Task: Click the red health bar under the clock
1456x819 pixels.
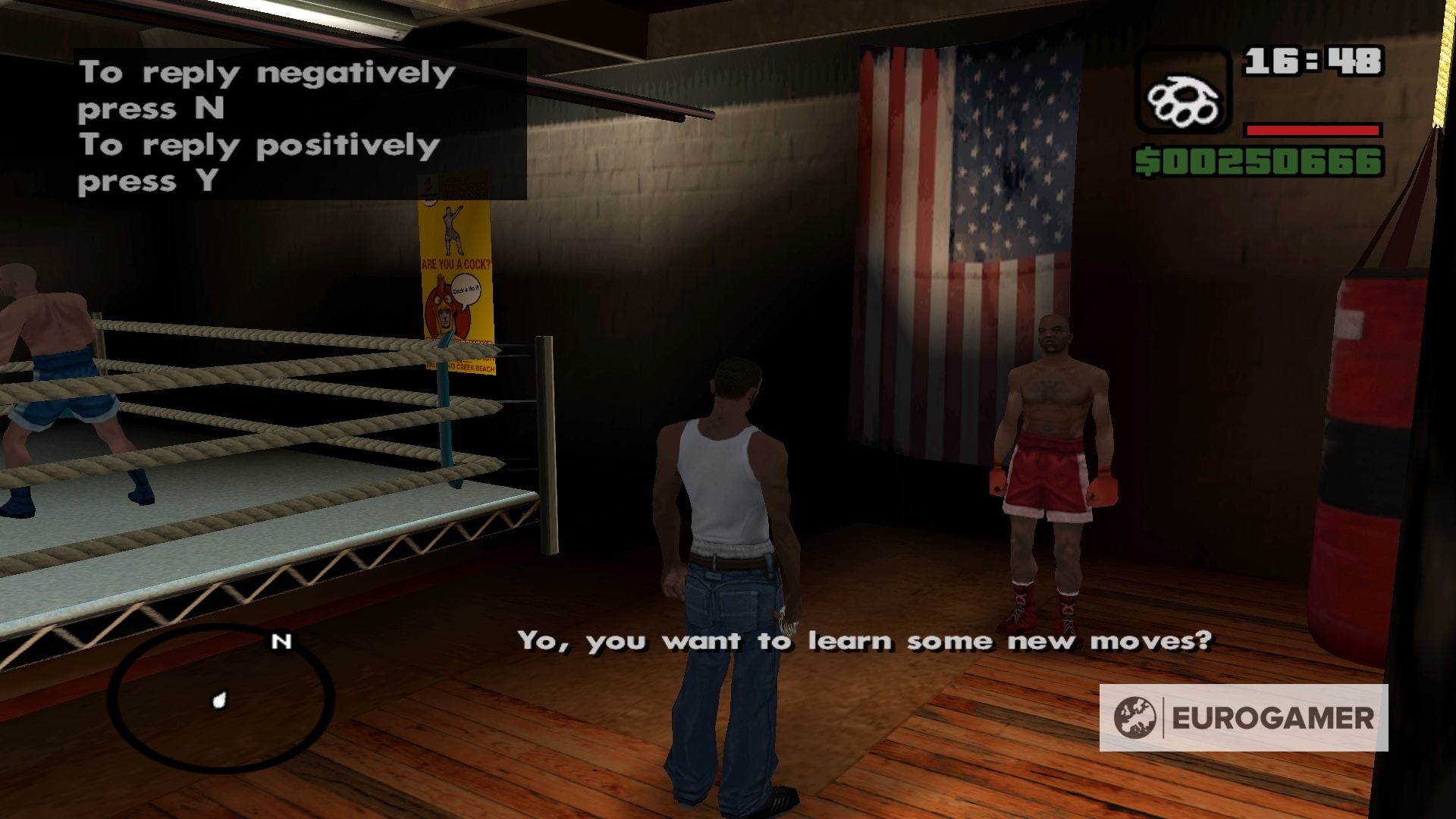Action: [x=1312, y=129]
